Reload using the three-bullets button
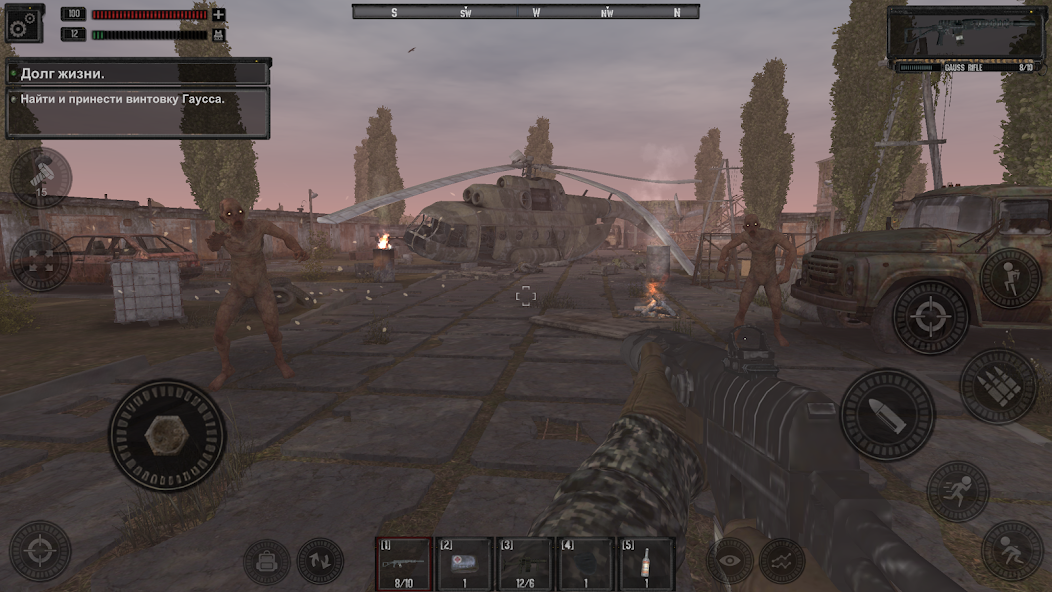 point(999,385)
